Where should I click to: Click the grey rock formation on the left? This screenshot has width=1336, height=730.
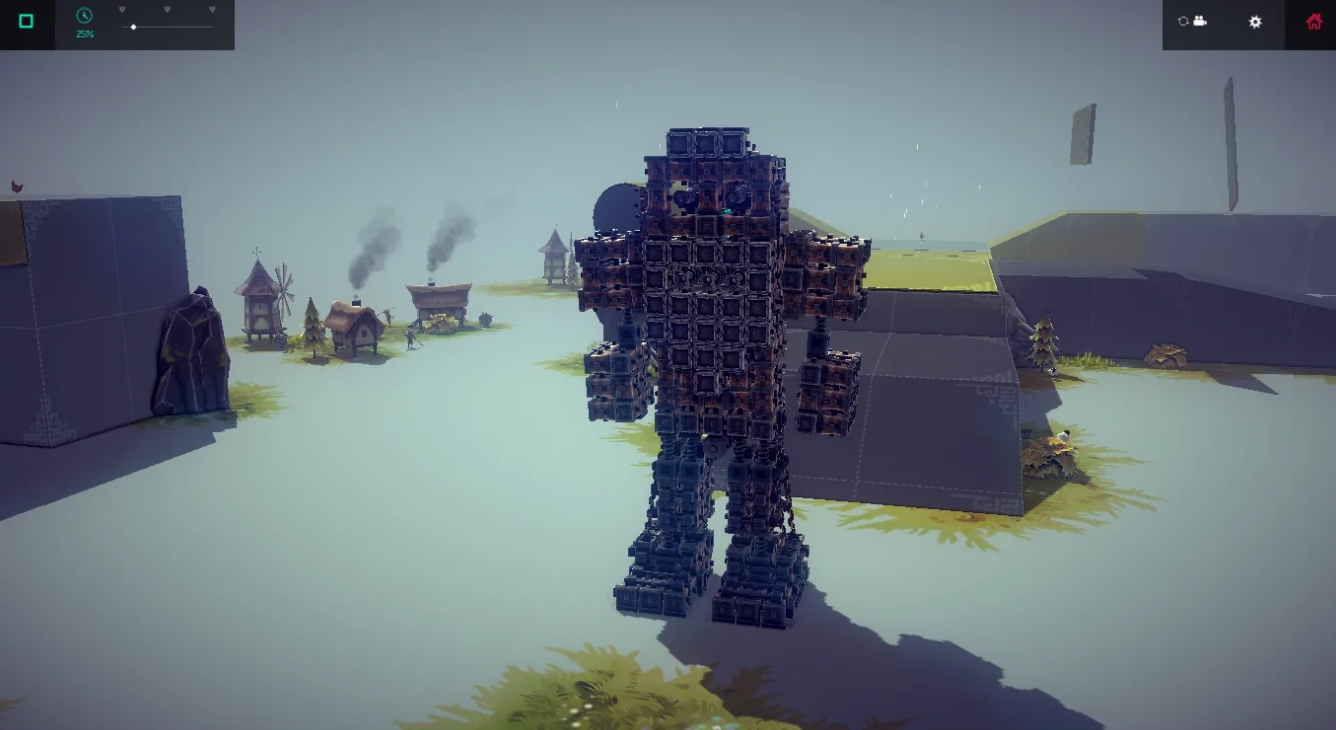[190, 350]
